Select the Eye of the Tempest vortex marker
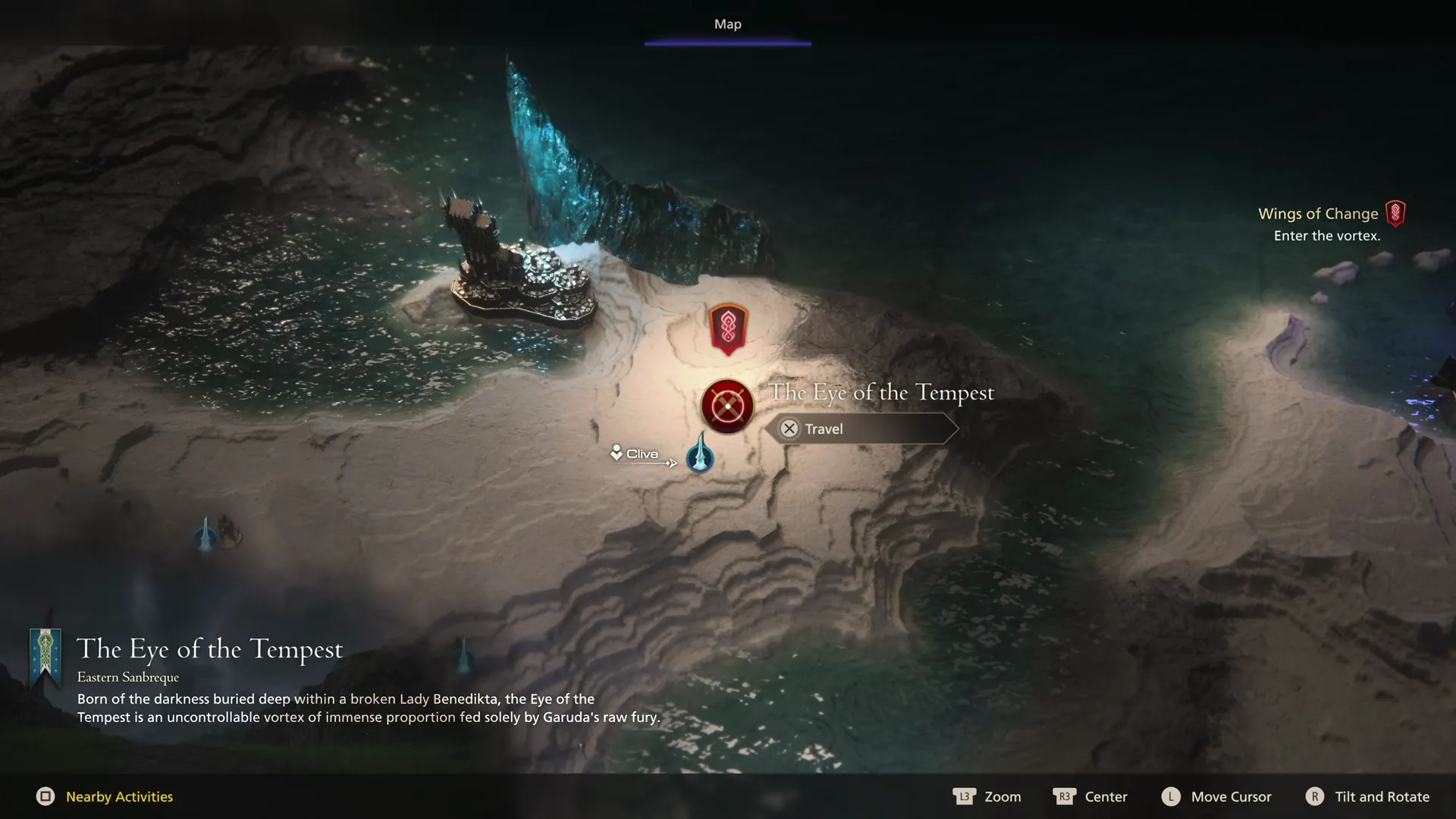The height and width of the screenshot is (819, 1456). click(x=726, y=406)
